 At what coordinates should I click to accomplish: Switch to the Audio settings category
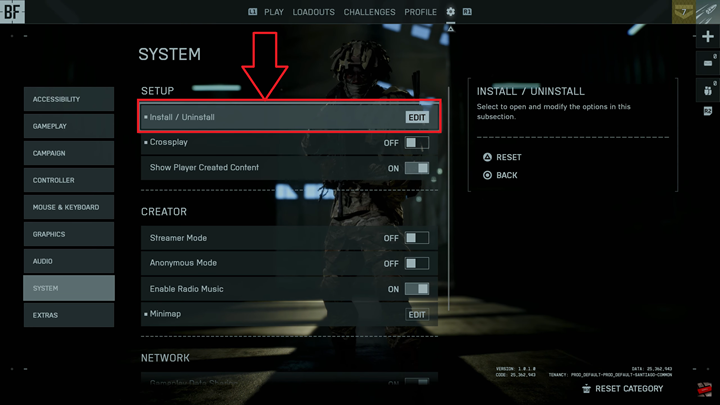69,261
